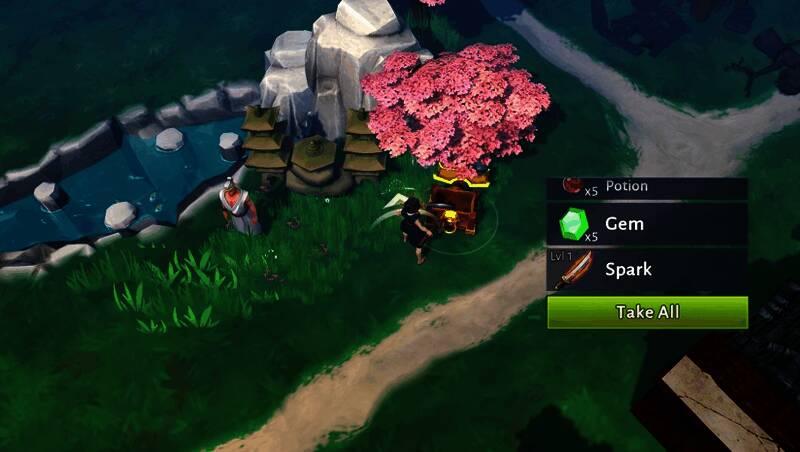Select the Gem loot row
This screenshot has height=452, width=800.
(x=647, y=224)
